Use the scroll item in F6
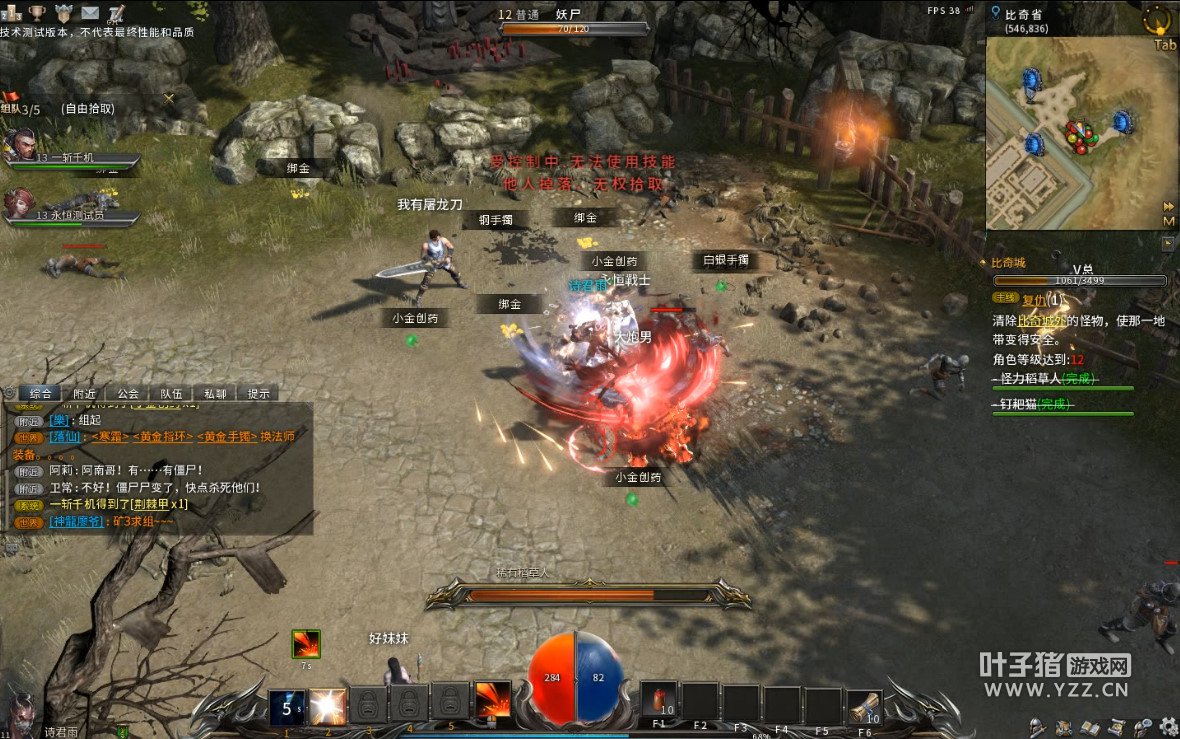The image size is (1180, 739). pos(865,707)
